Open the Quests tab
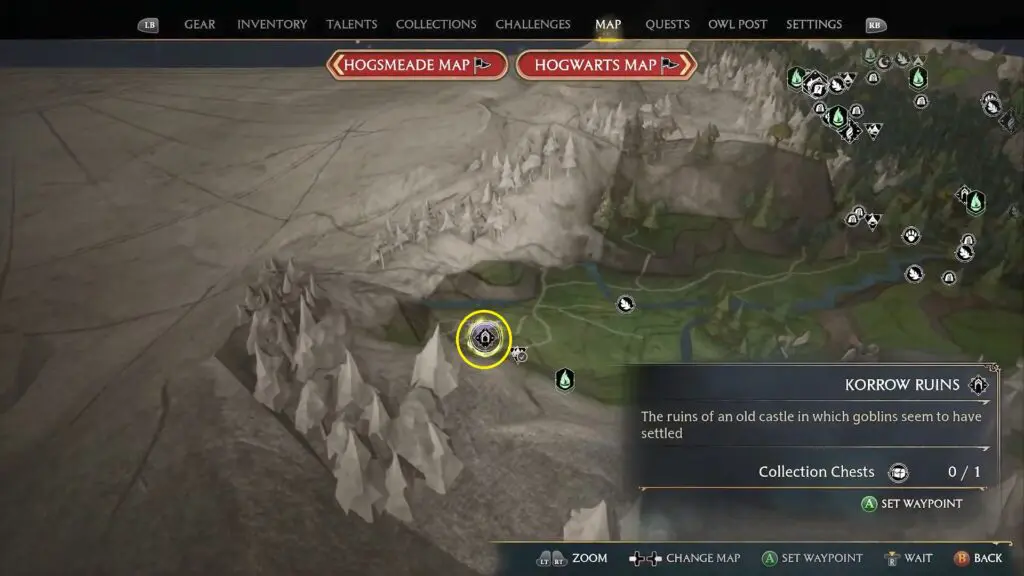 click(x=666, y=24)
